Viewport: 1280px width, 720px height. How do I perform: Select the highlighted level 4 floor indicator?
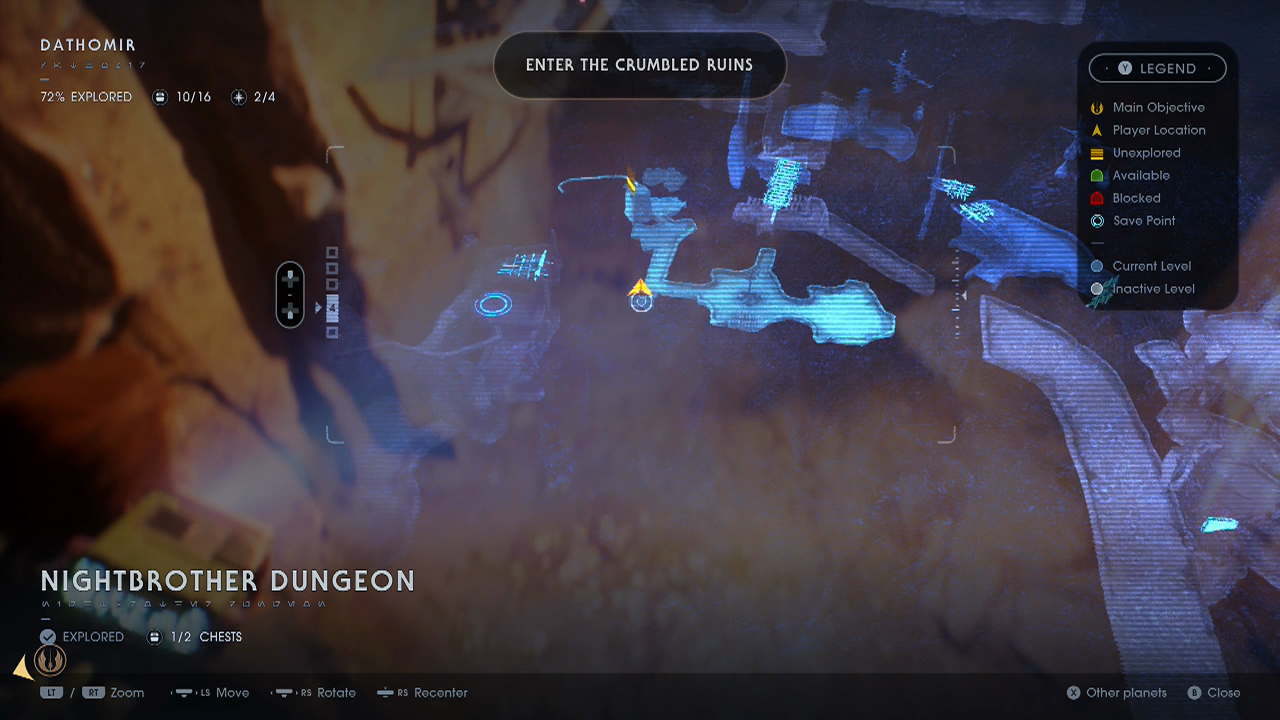pos(332,308)
